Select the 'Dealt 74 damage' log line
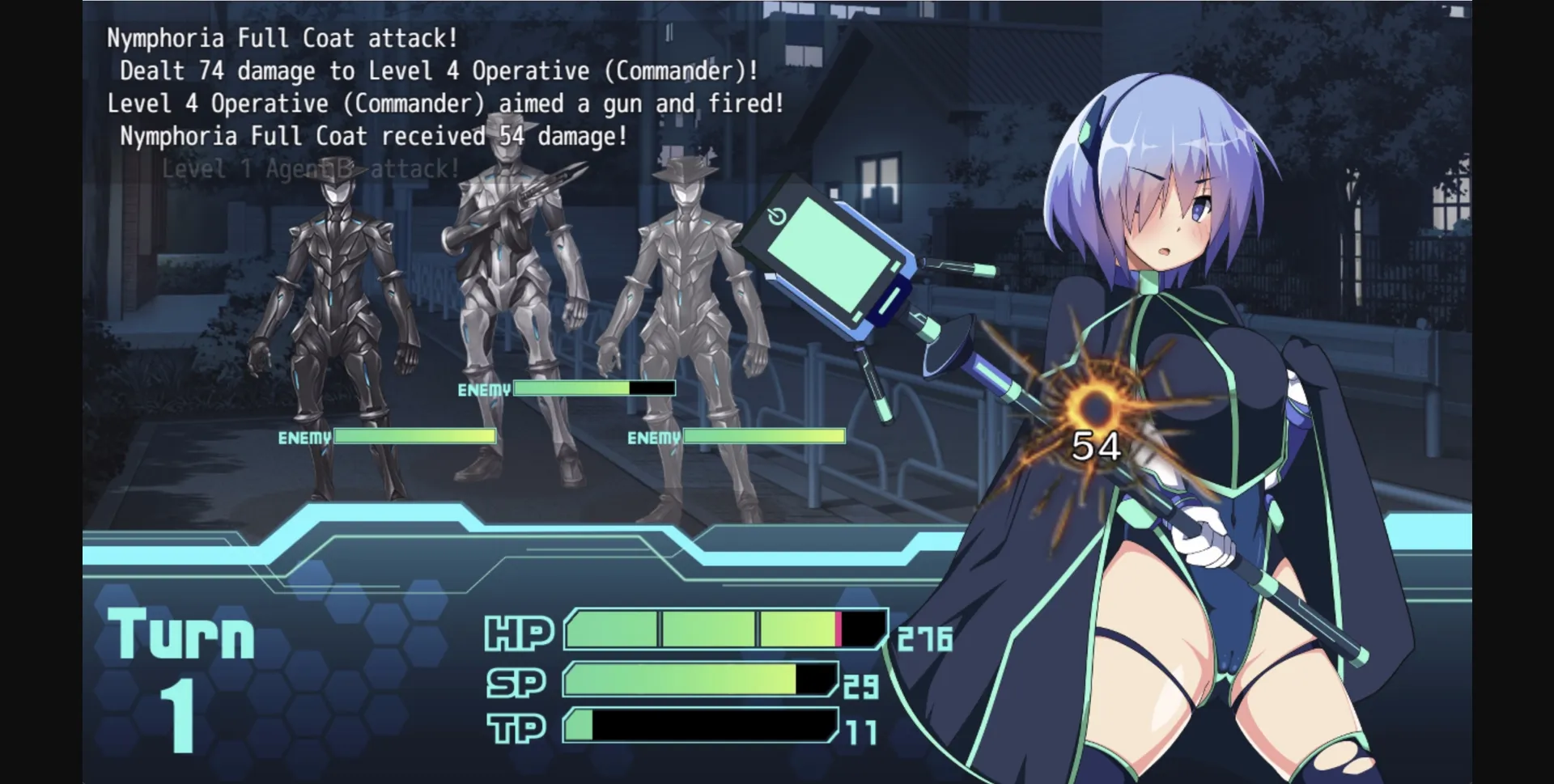The height and width of the screenshot is (784, 1554). click(x=437, y=70)
